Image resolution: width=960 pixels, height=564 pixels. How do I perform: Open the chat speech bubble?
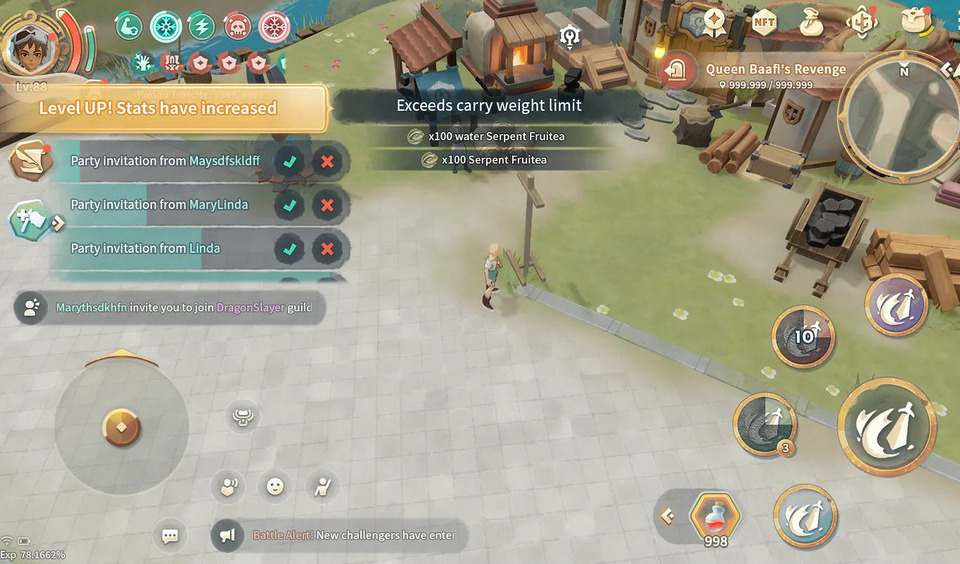(170, 536)
